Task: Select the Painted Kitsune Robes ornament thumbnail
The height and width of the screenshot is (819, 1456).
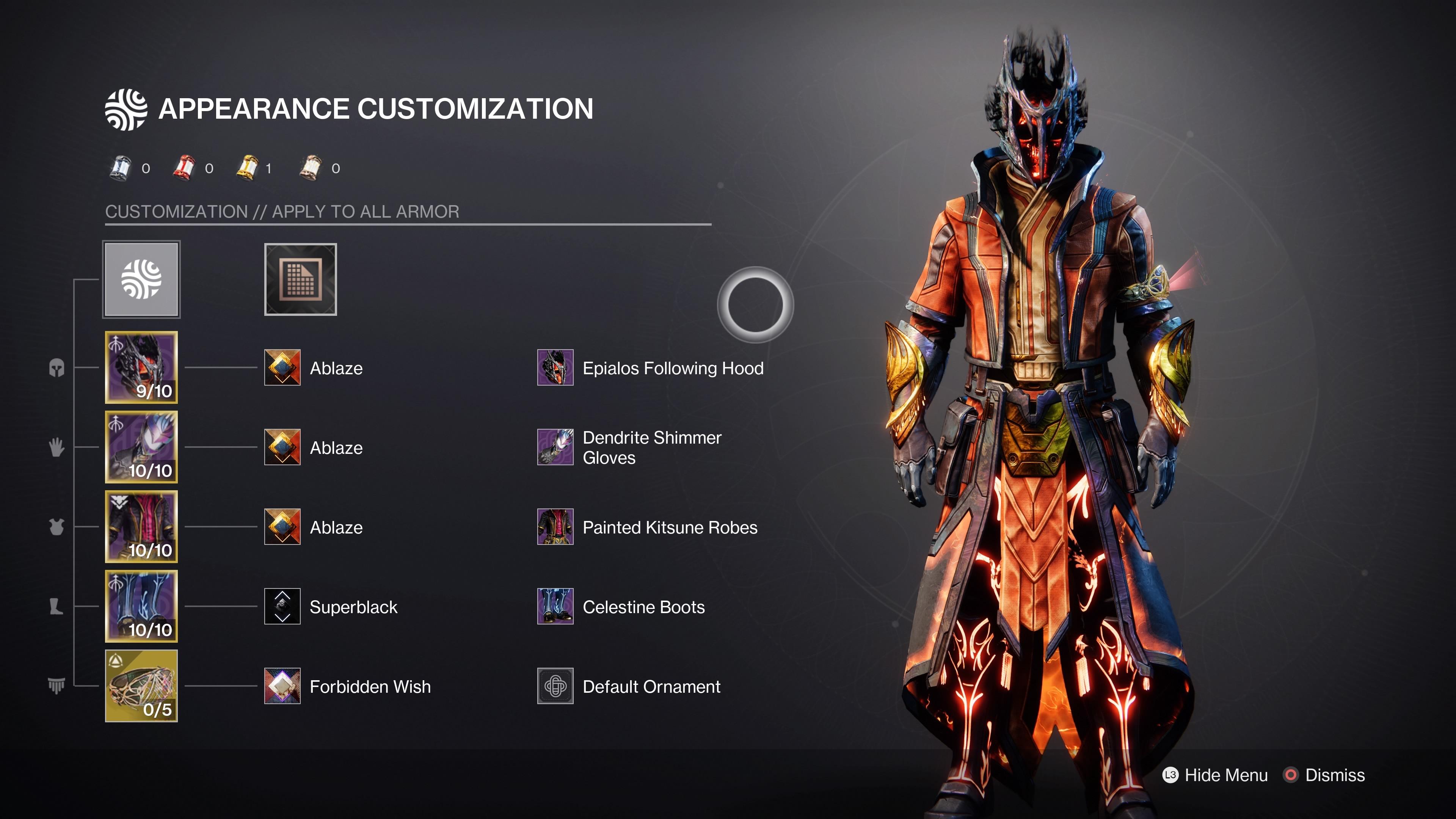Action: point(555,527)
